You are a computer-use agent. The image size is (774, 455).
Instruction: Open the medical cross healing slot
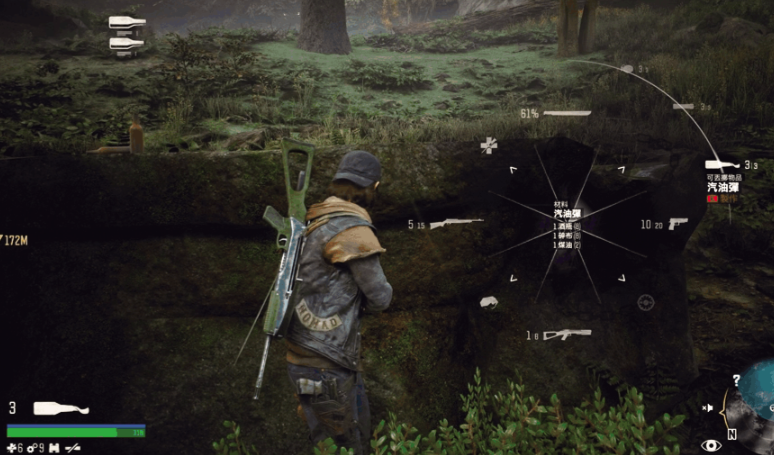click(488, 146)
